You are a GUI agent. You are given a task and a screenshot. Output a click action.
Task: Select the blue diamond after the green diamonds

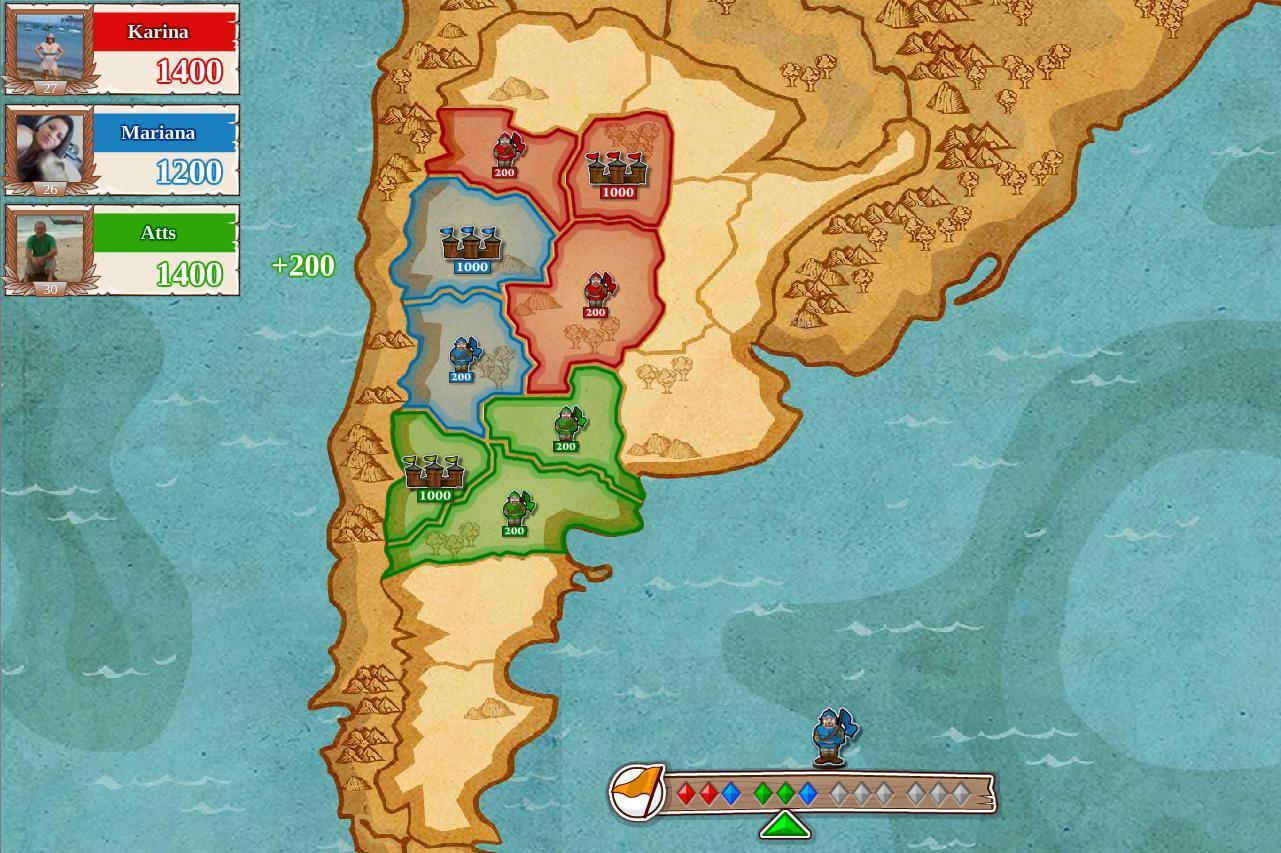[808, 794]
